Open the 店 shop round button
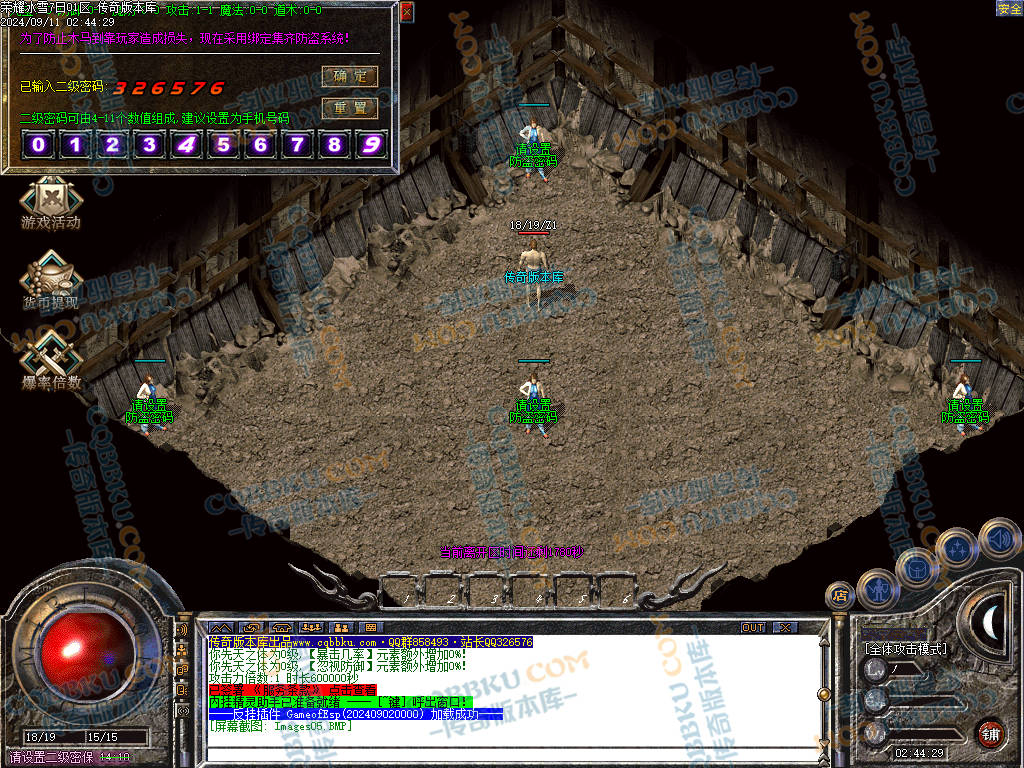Image resolution: width=1024 pixels, height=768 pixels. pyautogui.click(x=840, y=597)
